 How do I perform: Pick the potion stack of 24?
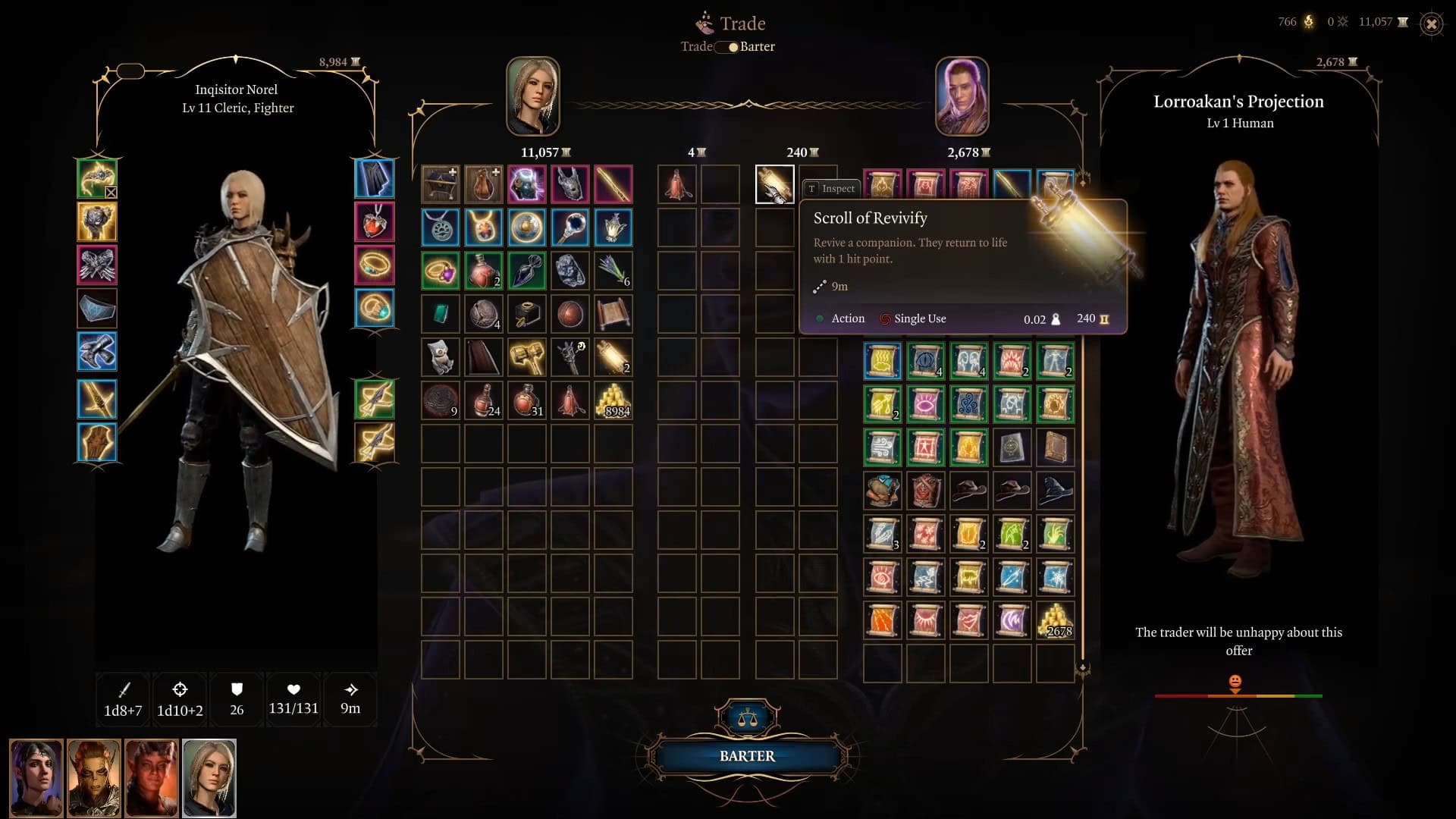484,400
